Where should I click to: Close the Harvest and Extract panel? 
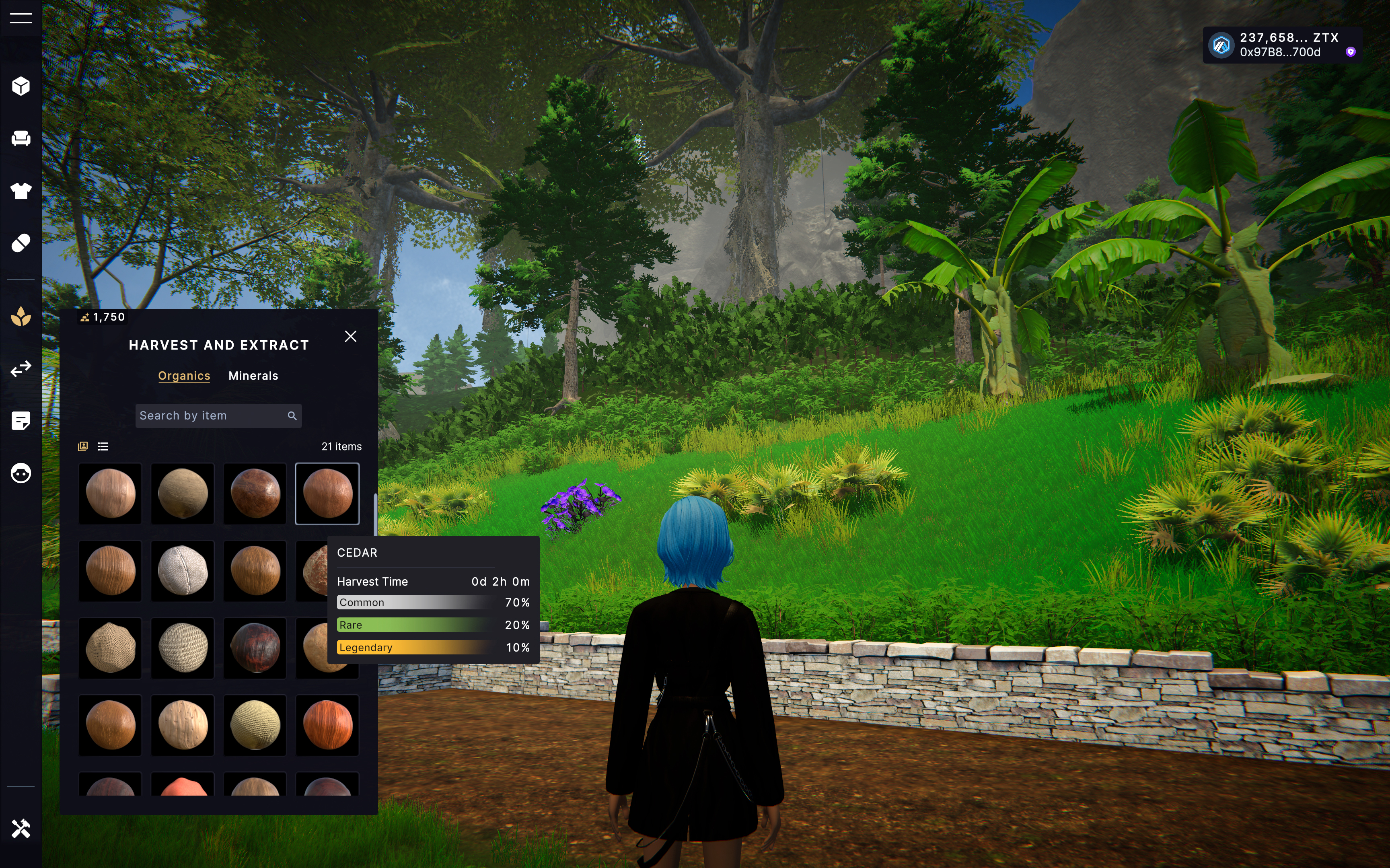click(x=351, y=336)
